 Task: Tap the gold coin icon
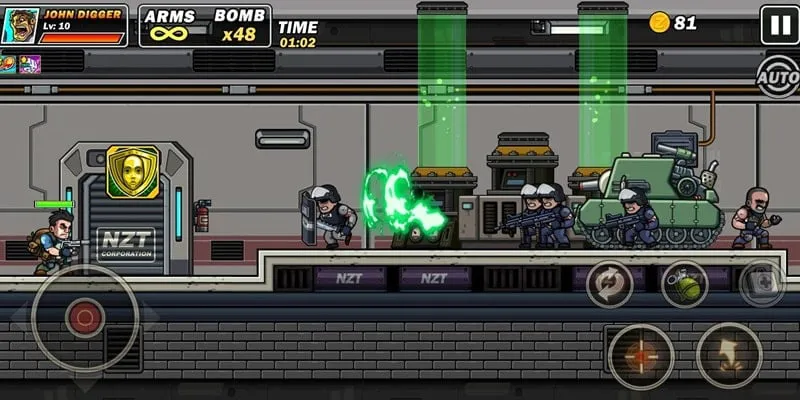(658, 22)
